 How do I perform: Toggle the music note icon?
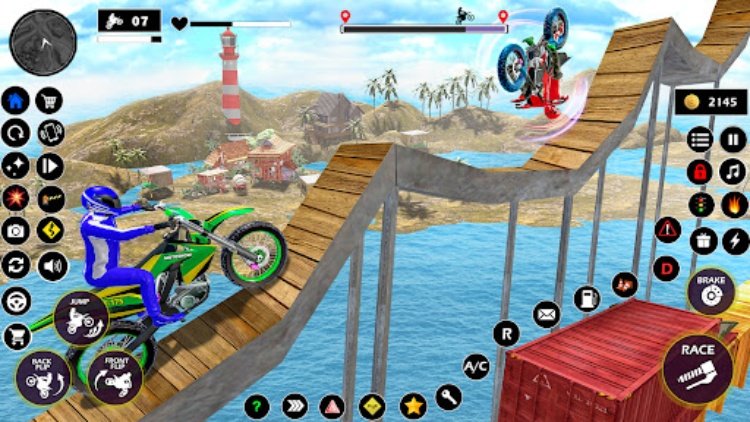(x=734, y=171)
